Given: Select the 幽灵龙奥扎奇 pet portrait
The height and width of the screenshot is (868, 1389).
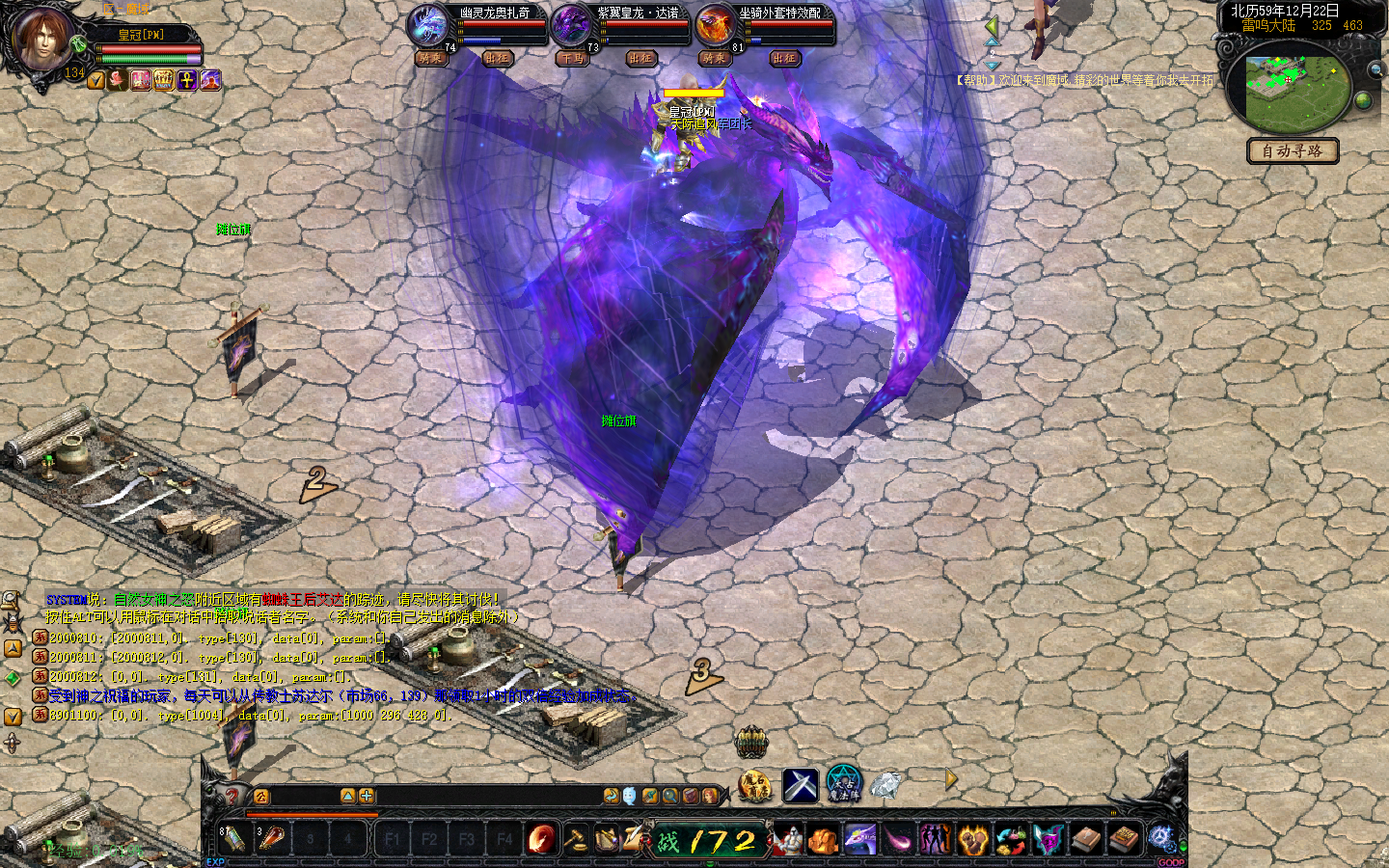Looking at the screenshot, I should click(x=427, y=26).
